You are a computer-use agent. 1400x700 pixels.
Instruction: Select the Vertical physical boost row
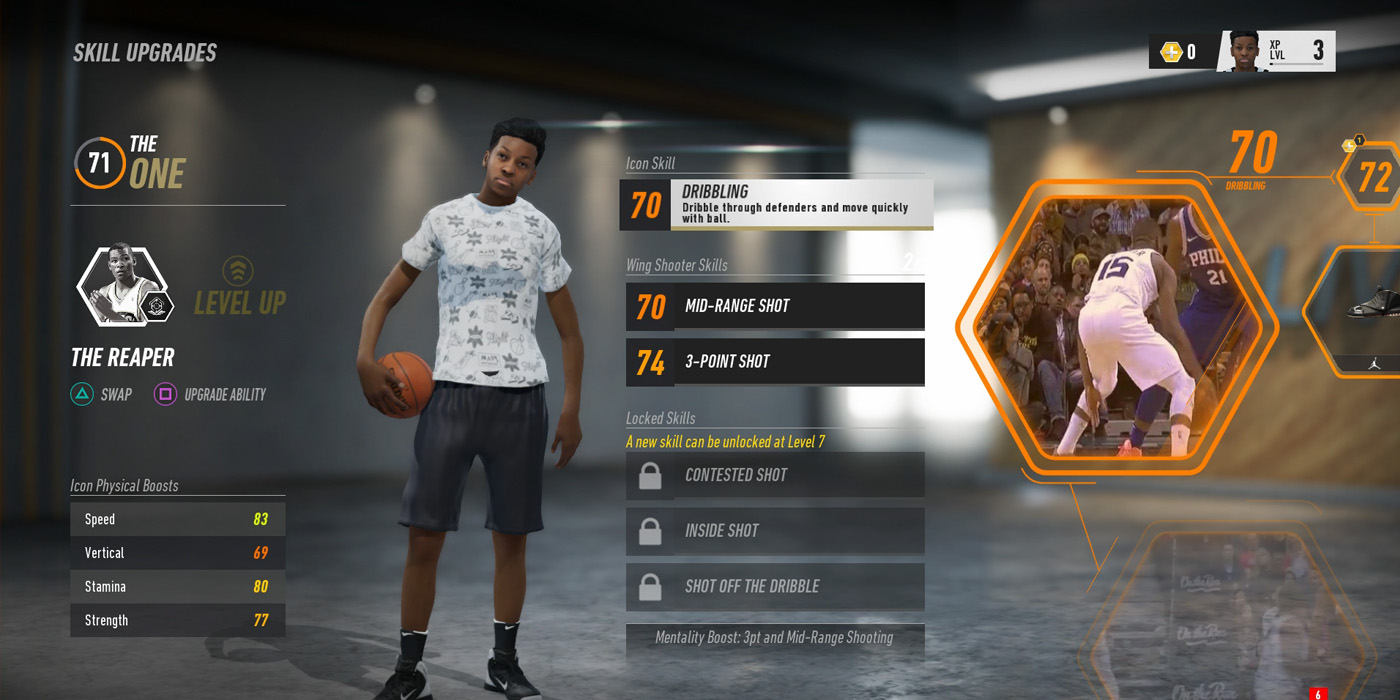click(177, 553)
